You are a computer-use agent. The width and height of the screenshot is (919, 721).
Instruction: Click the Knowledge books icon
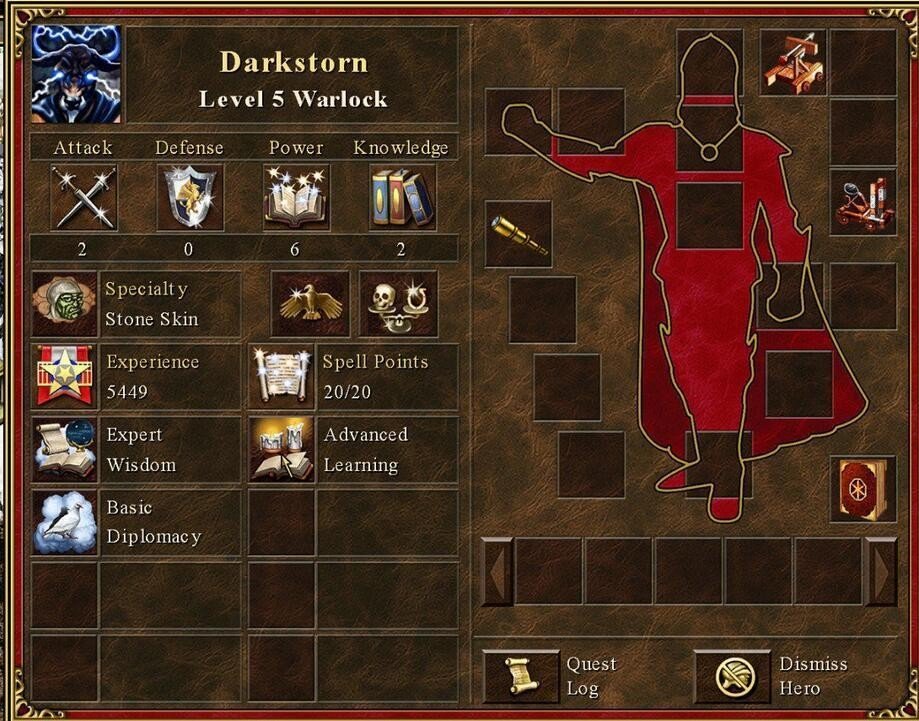402,197
